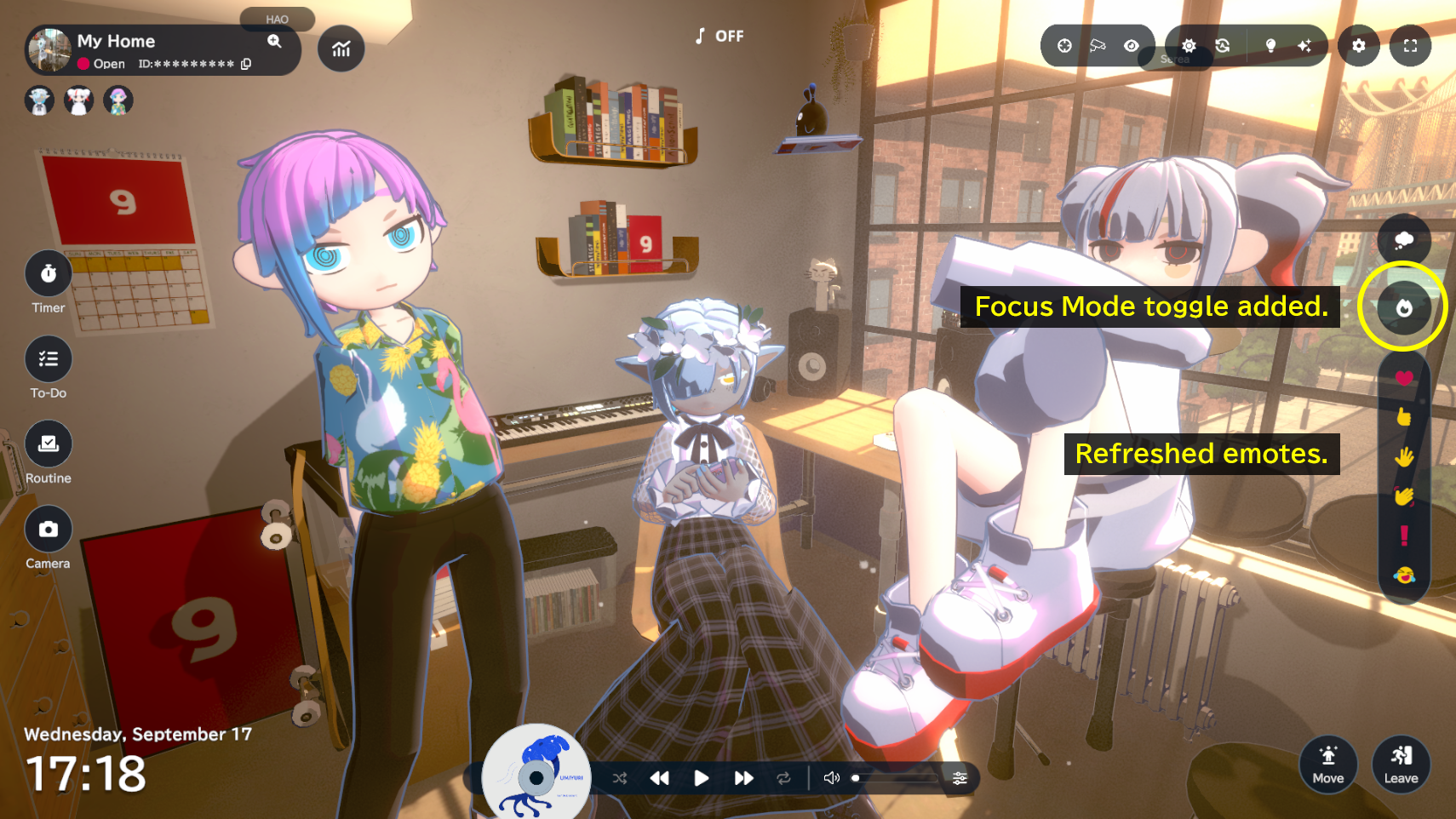Image resolution: width=1456 pixels, height=819 pixels.
Task: Open the Timer tool
Action: (x=49, y=273)
